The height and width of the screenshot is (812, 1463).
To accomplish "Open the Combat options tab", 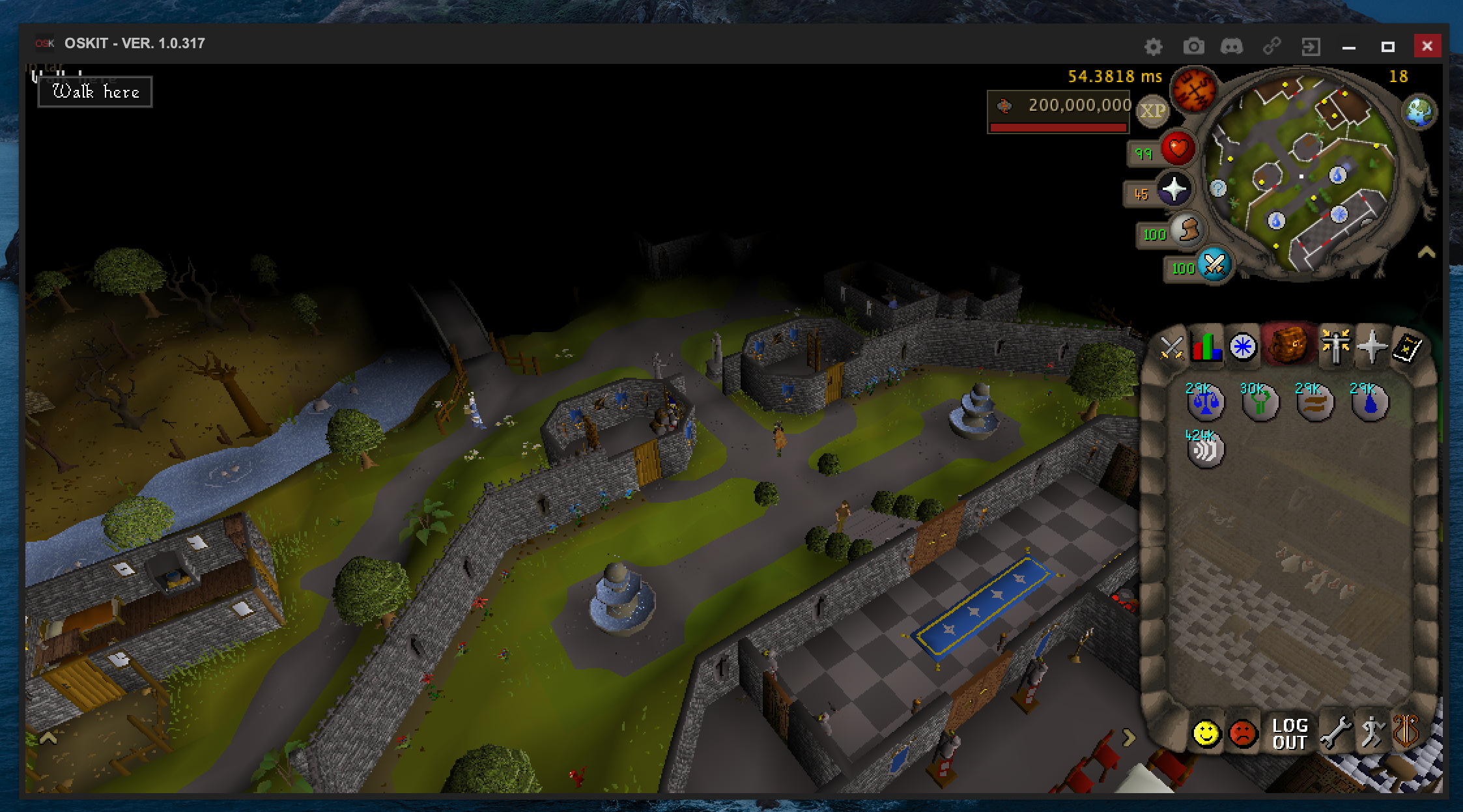I will click(1172, 346).
